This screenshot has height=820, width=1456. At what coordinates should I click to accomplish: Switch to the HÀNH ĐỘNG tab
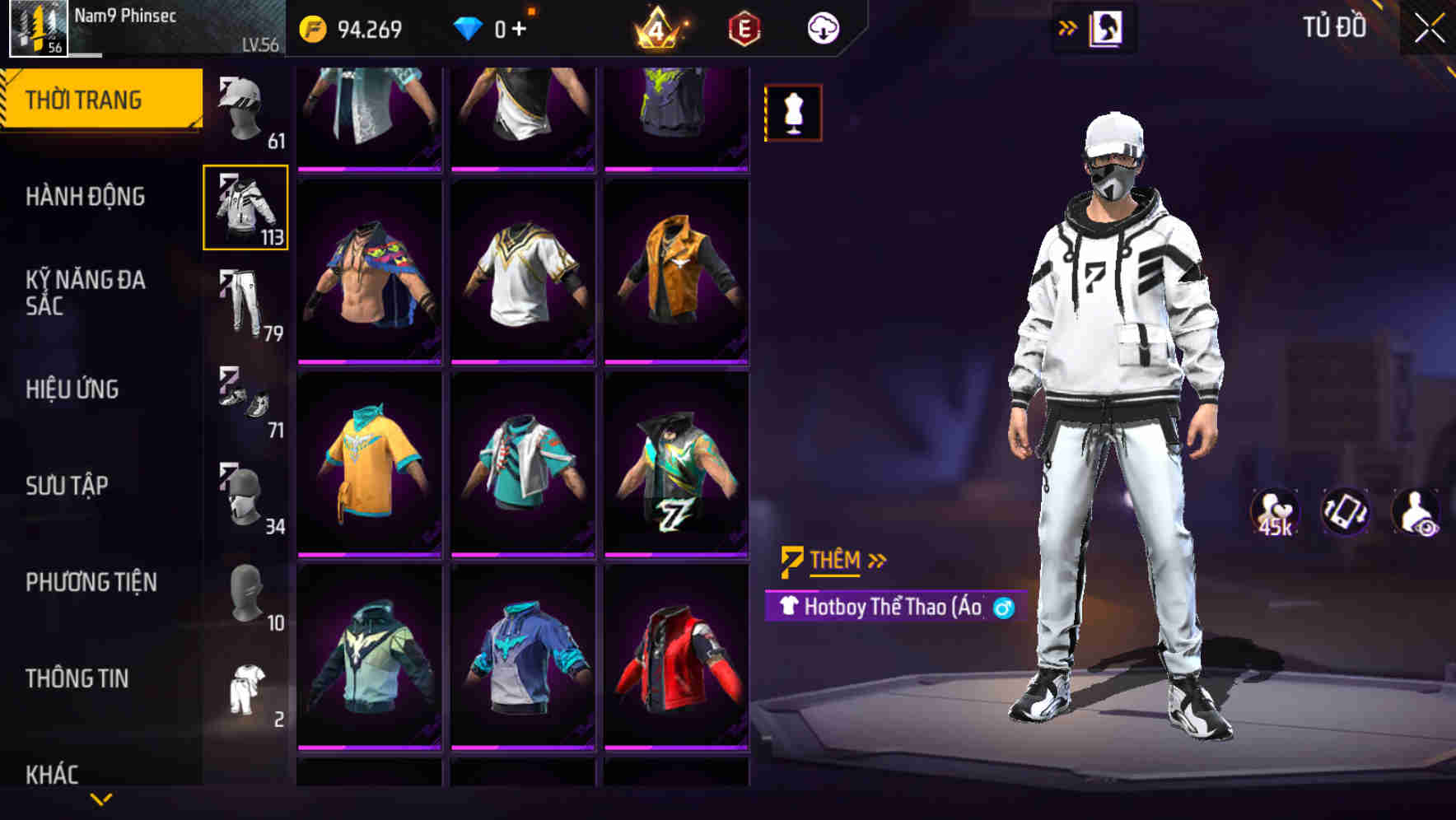coord(85,198)
